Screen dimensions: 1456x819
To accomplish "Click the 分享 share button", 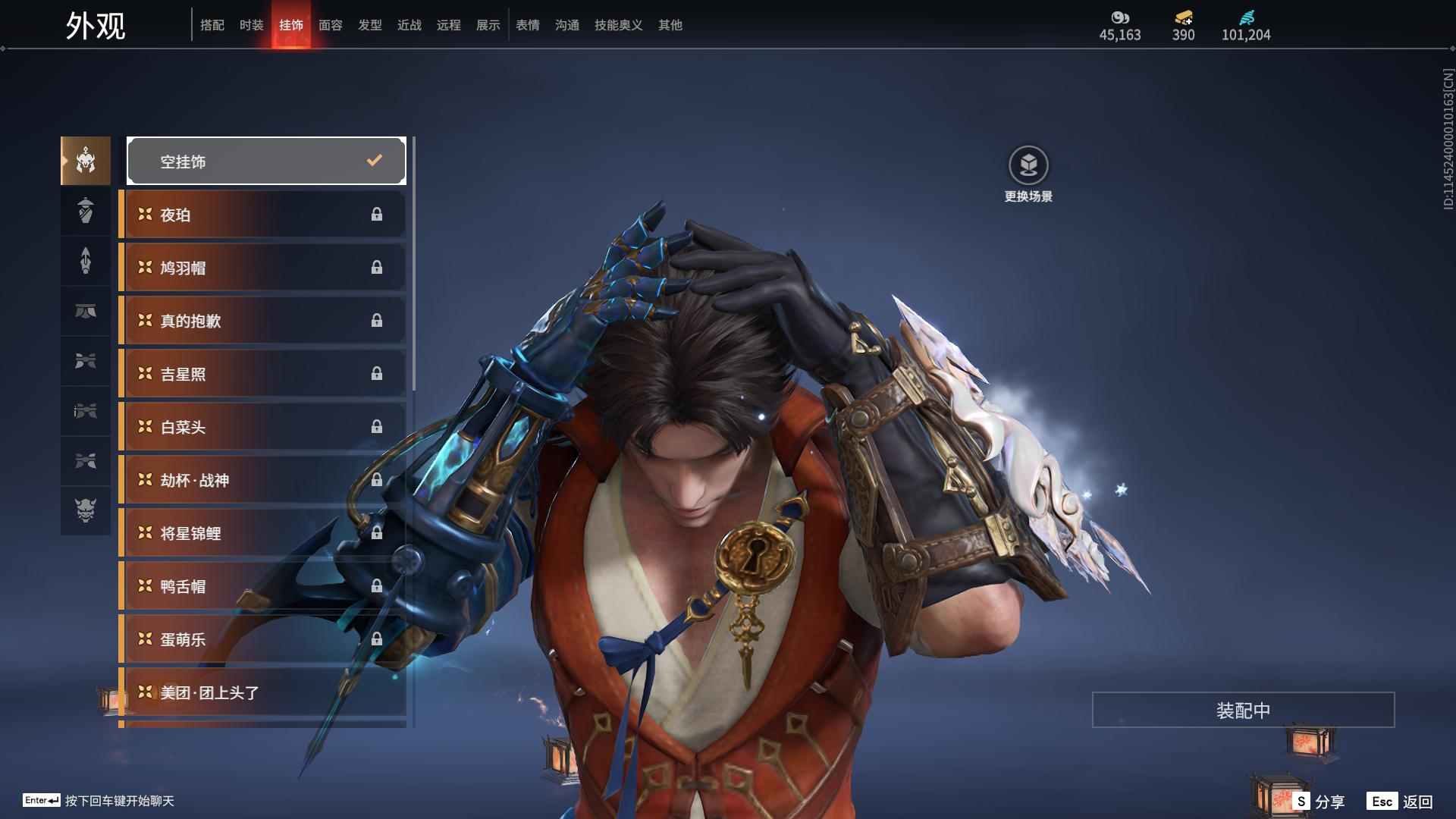I will click(x=1319, y=802).
